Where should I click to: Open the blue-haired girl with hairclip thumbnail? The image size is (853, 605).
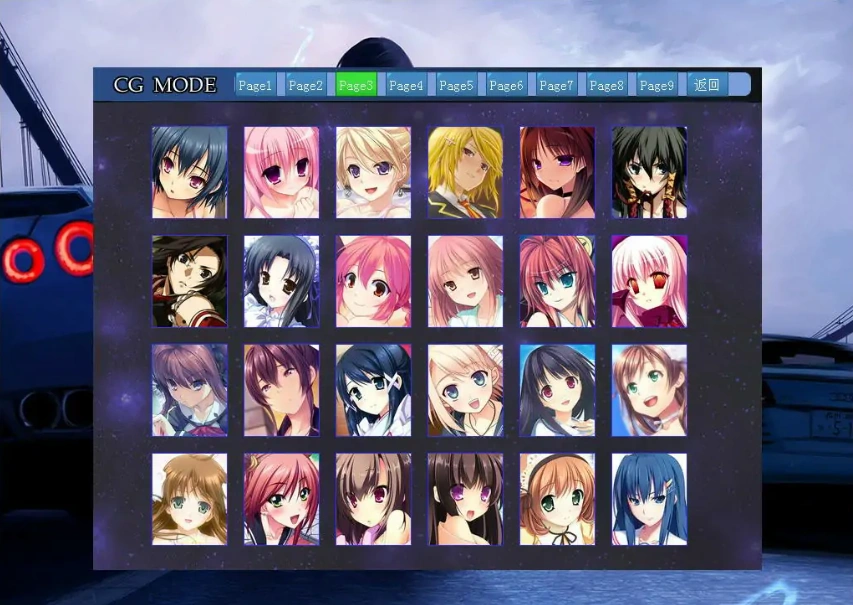coord(649,499)
